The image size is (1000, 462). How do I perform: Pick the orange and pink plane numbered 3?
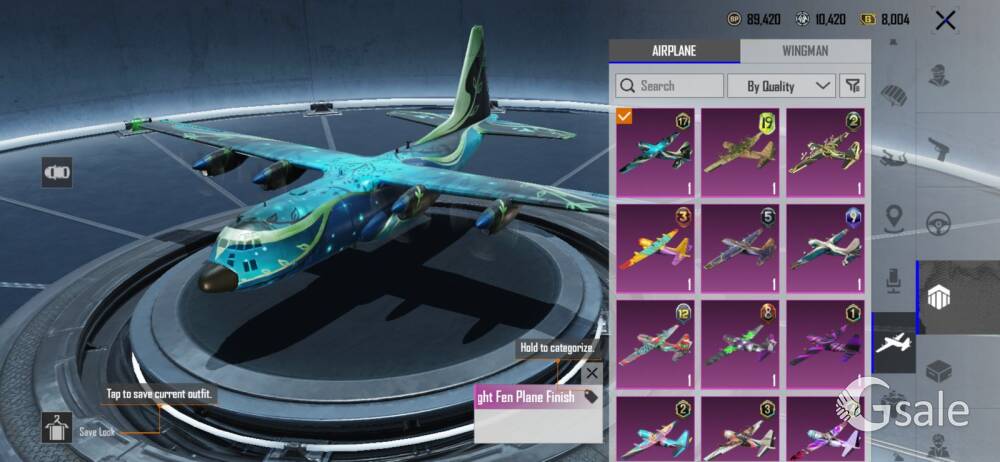(656, 249)
